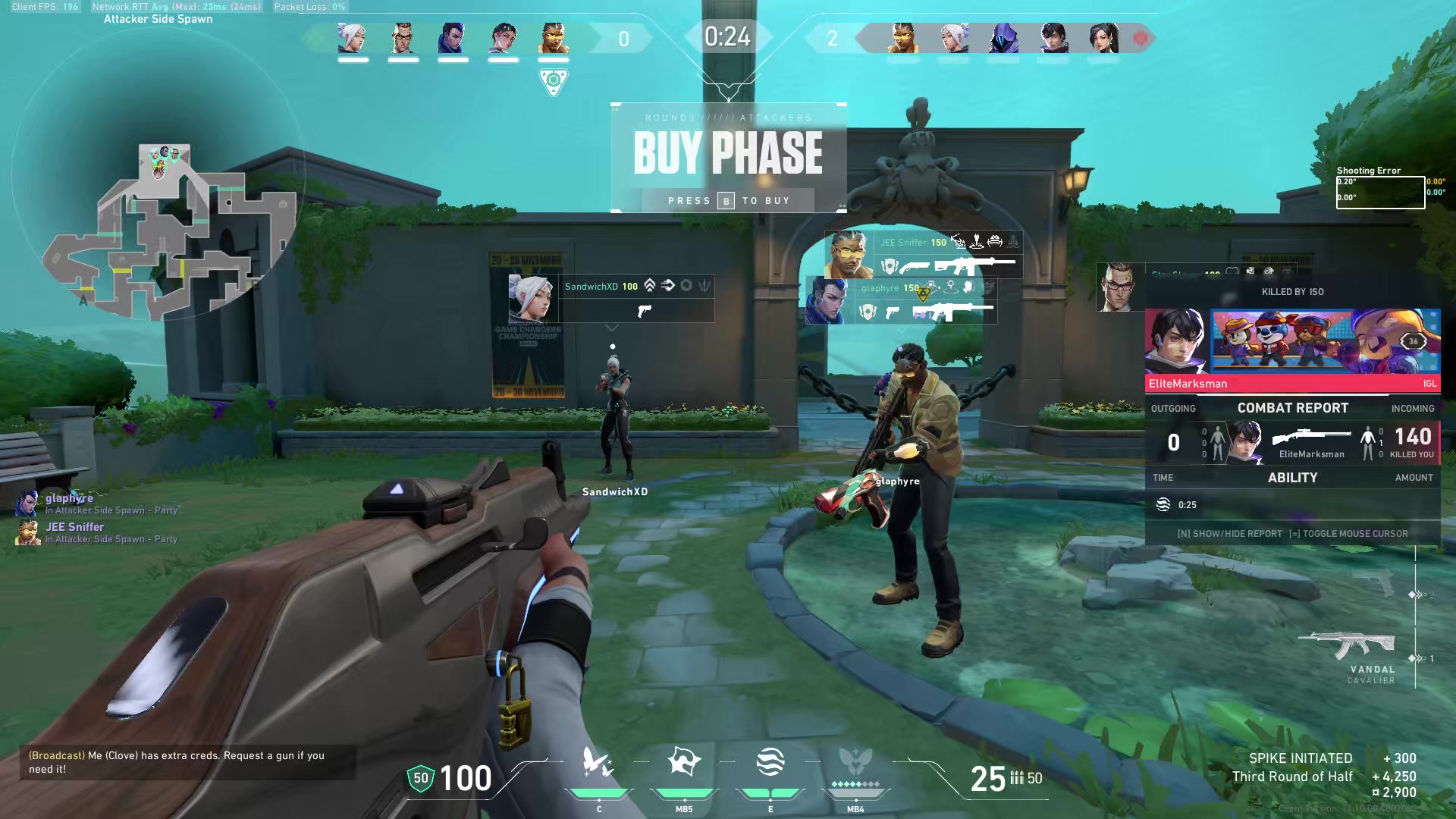Viewport: 1456px width, 819px height.
Task: Toggle the combat report with Show/Hide Report
Action: click(x=1228, y=533)
